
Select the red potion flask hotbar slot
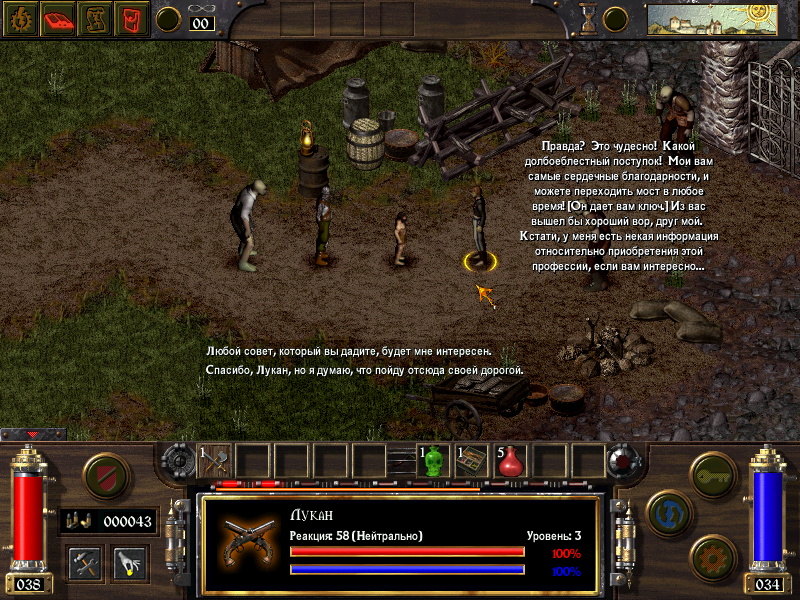coord(511,461)
